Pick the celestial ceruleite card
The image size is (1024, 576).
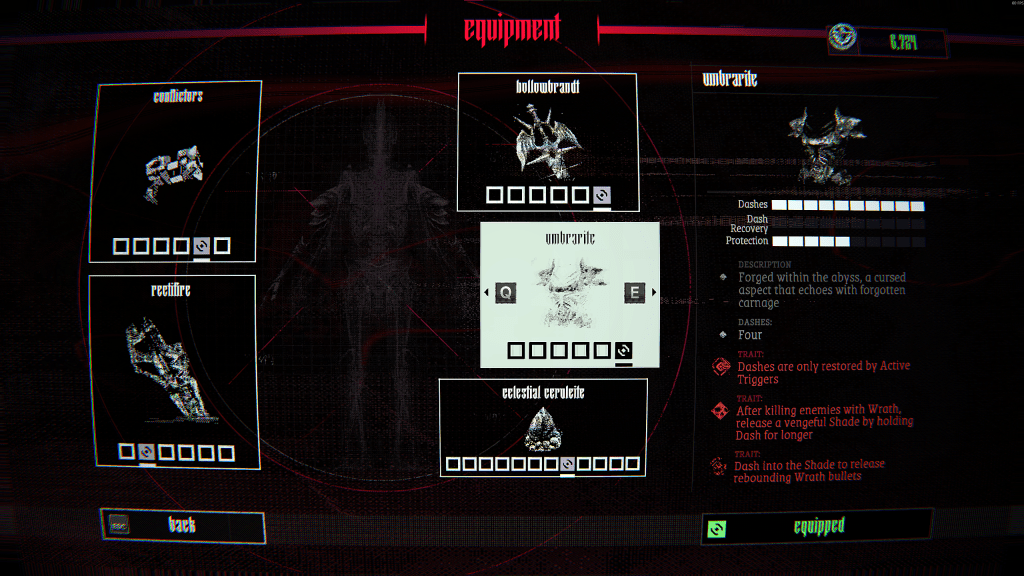point(543,426)
